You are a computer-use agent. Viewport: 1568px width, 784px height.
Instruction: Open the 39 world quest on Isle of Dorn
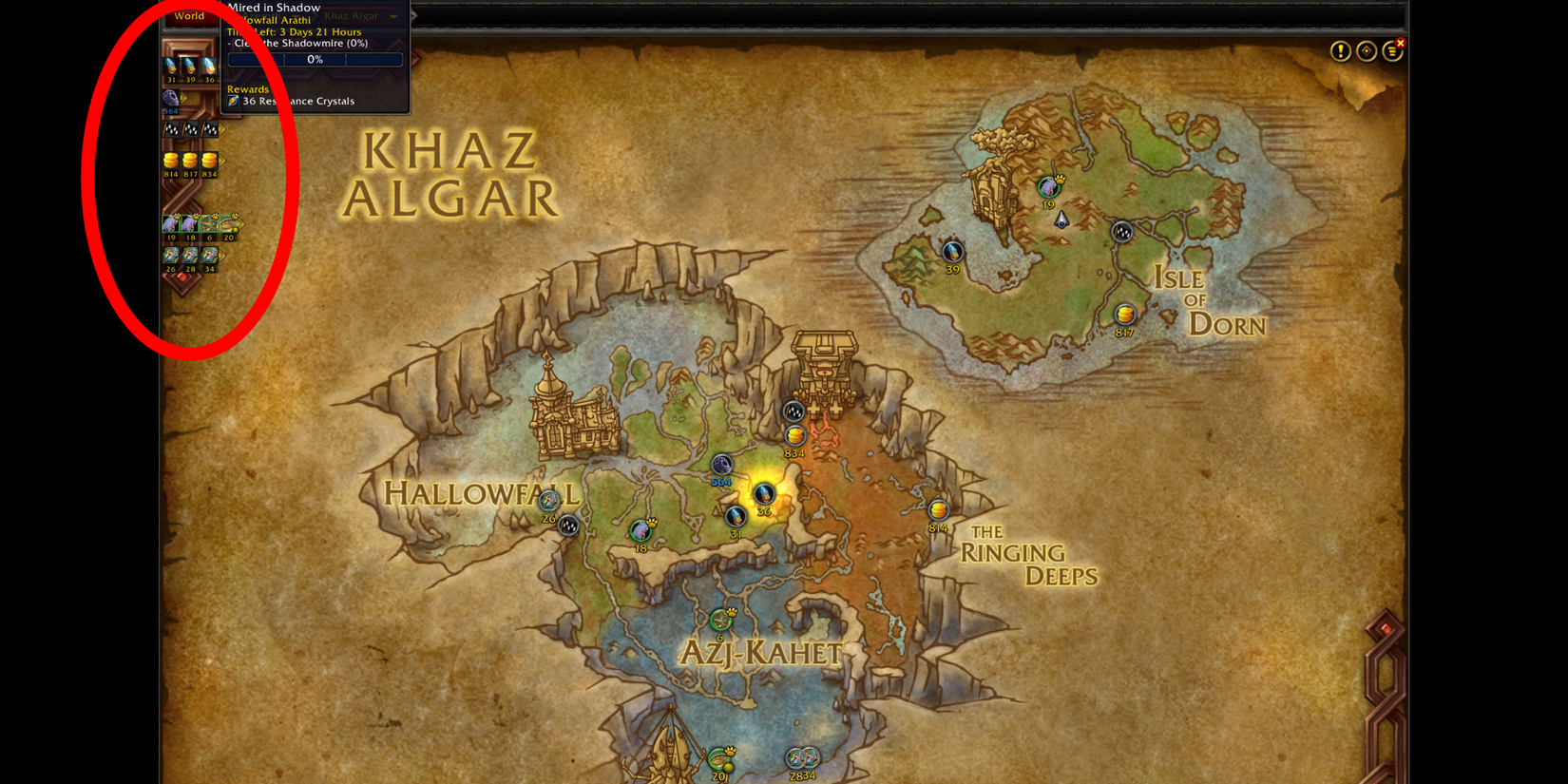(952, 253)
